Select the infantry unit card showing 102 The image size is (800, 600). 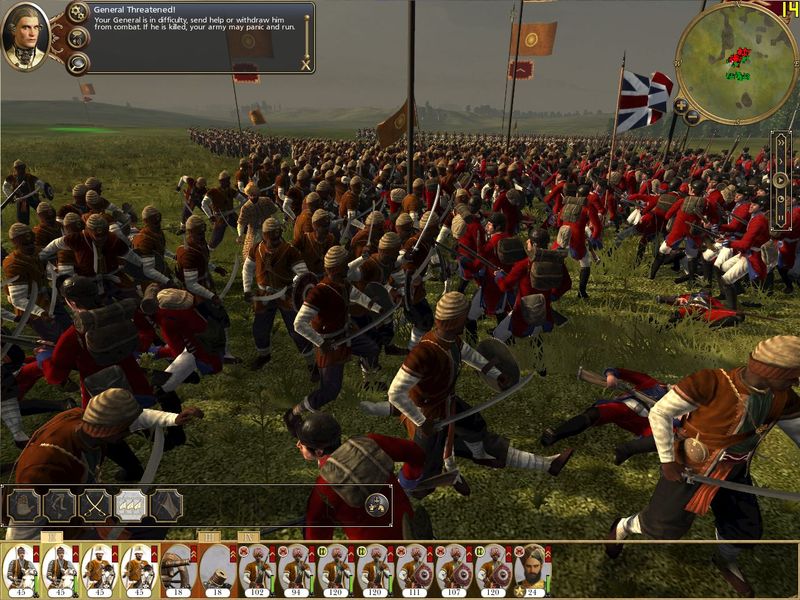(257, 570)
